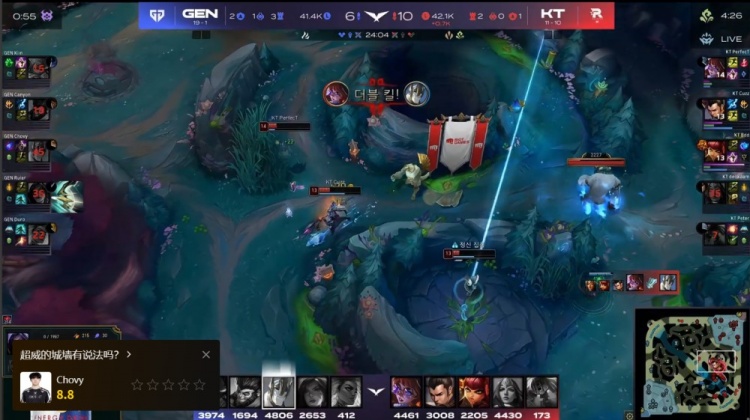
Task: Click the KT team name on scoreboard
Action: point(552,14)
